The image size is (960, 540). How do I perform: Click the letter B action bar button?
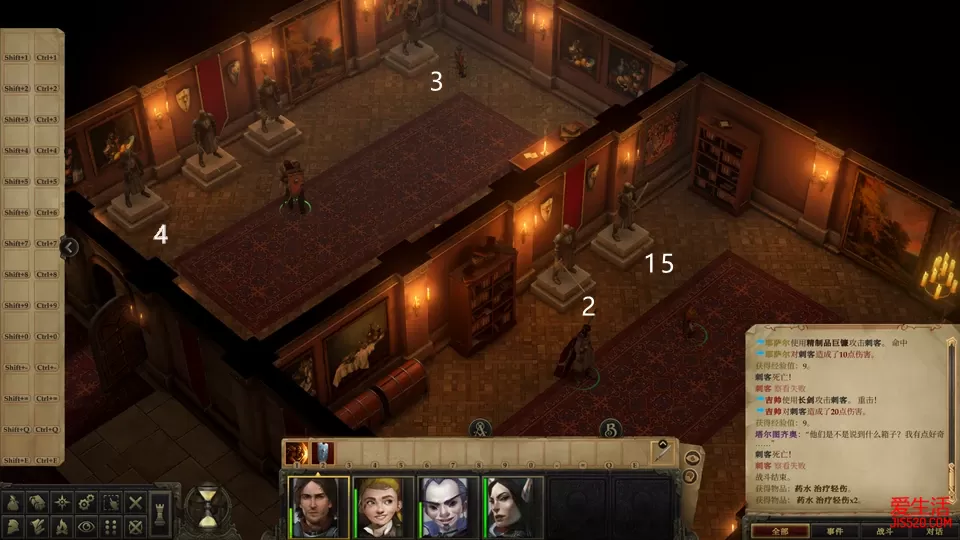pyautogui.click(x=608, y=430)
